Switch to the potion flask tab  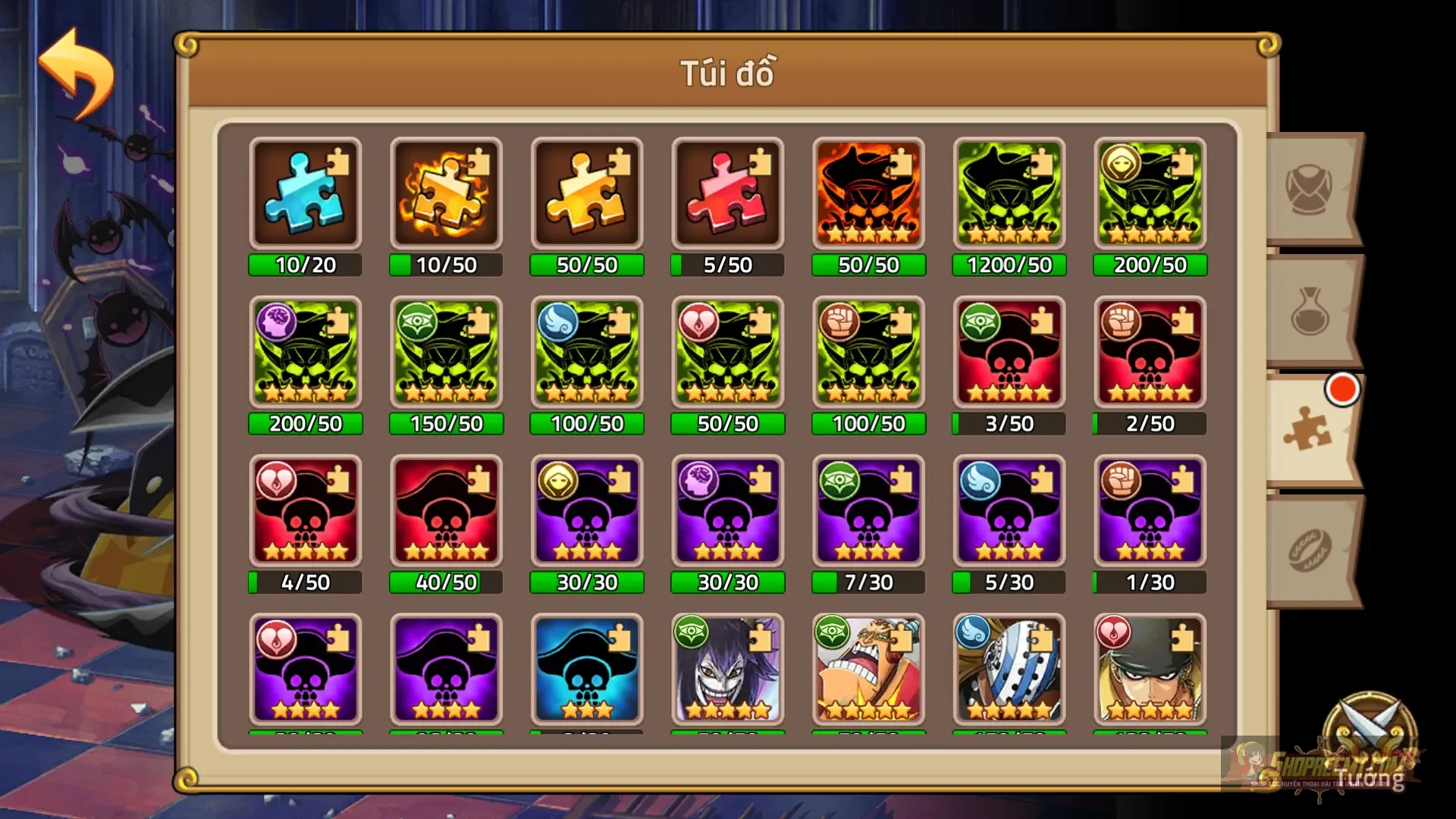click(x=1308, y=311)
